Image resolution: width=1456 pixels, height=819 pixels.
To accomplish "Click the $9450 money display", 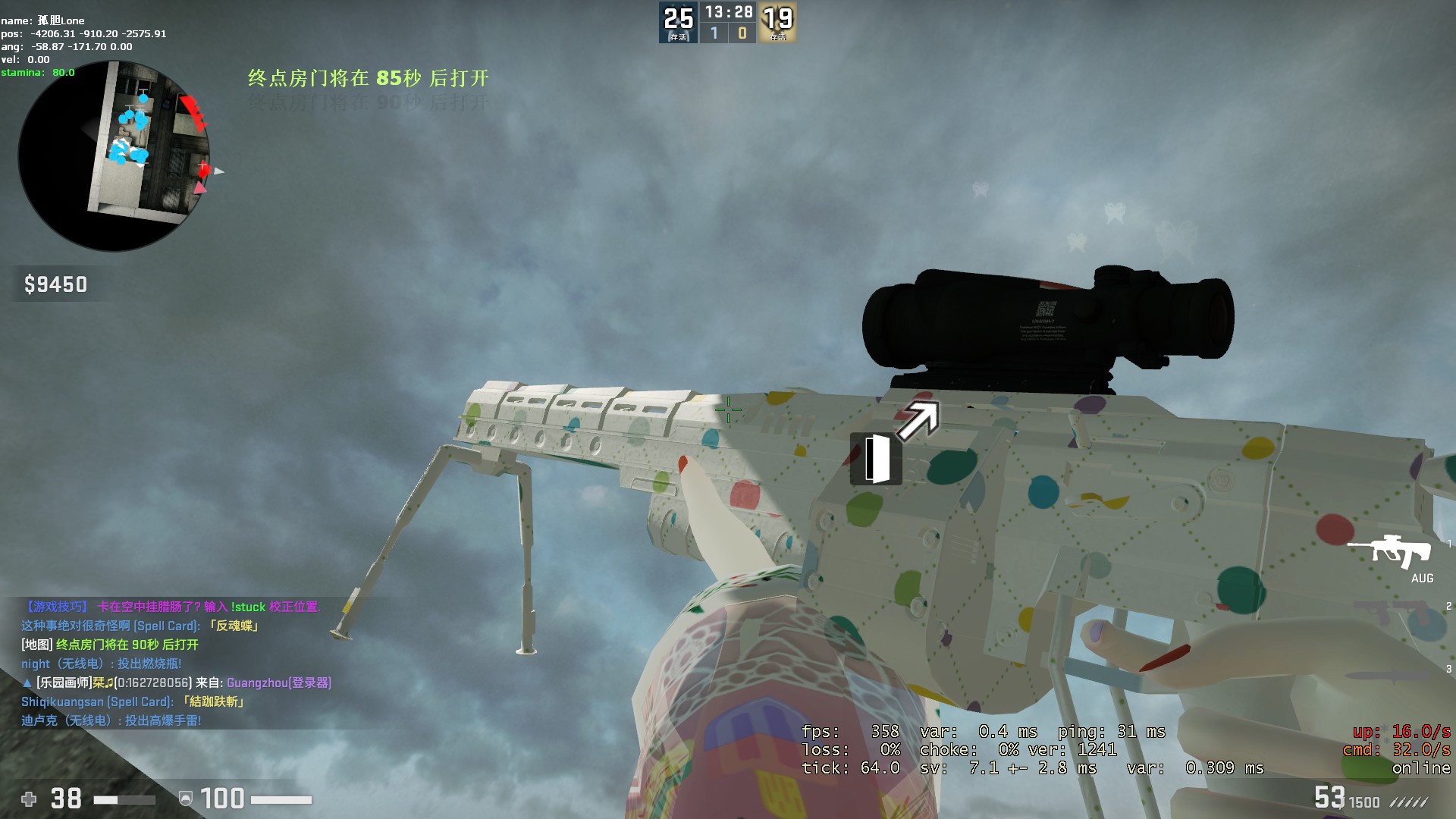I will (55, 285).
